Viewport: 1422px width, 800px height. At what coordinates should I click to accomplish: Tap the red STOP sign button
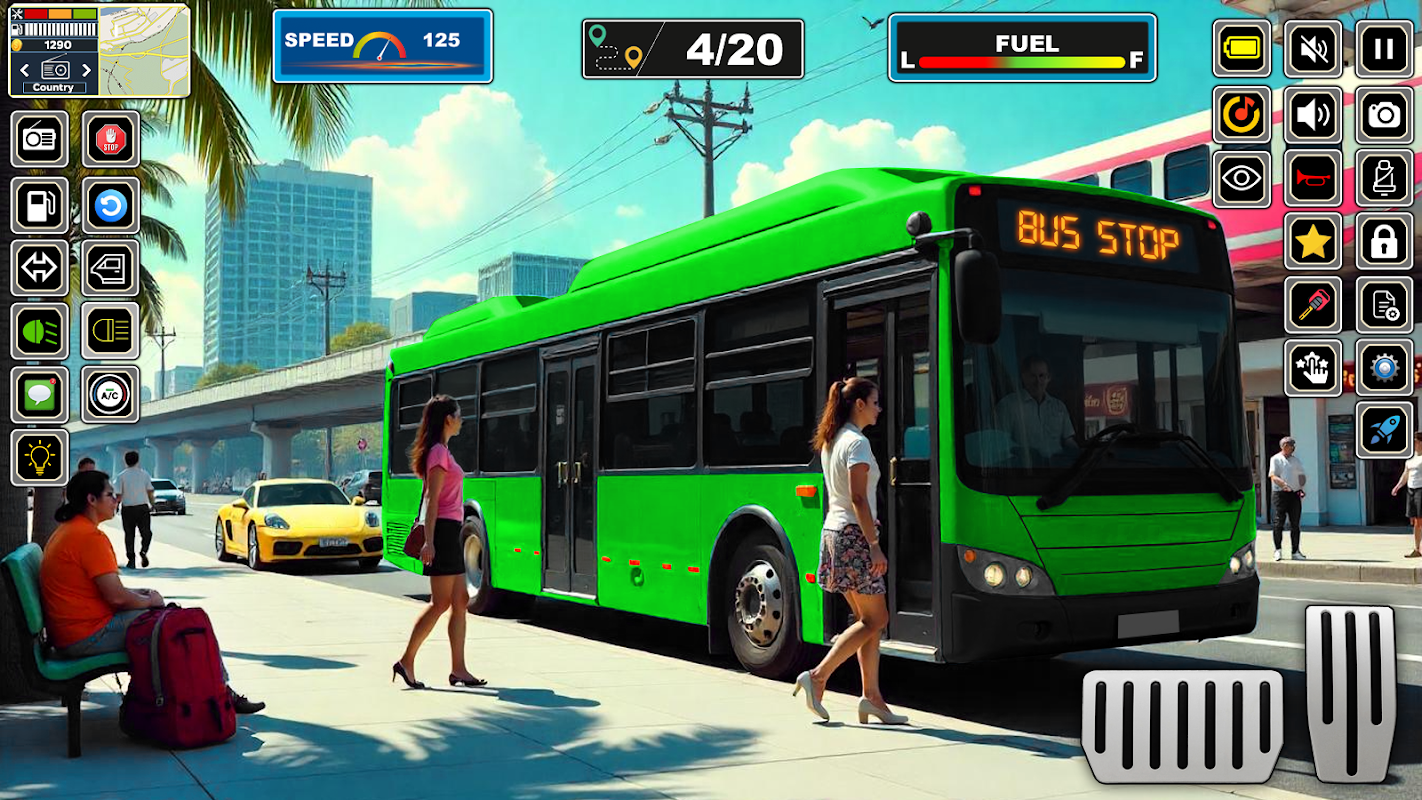pyautogui.click(x=110, y=139)
